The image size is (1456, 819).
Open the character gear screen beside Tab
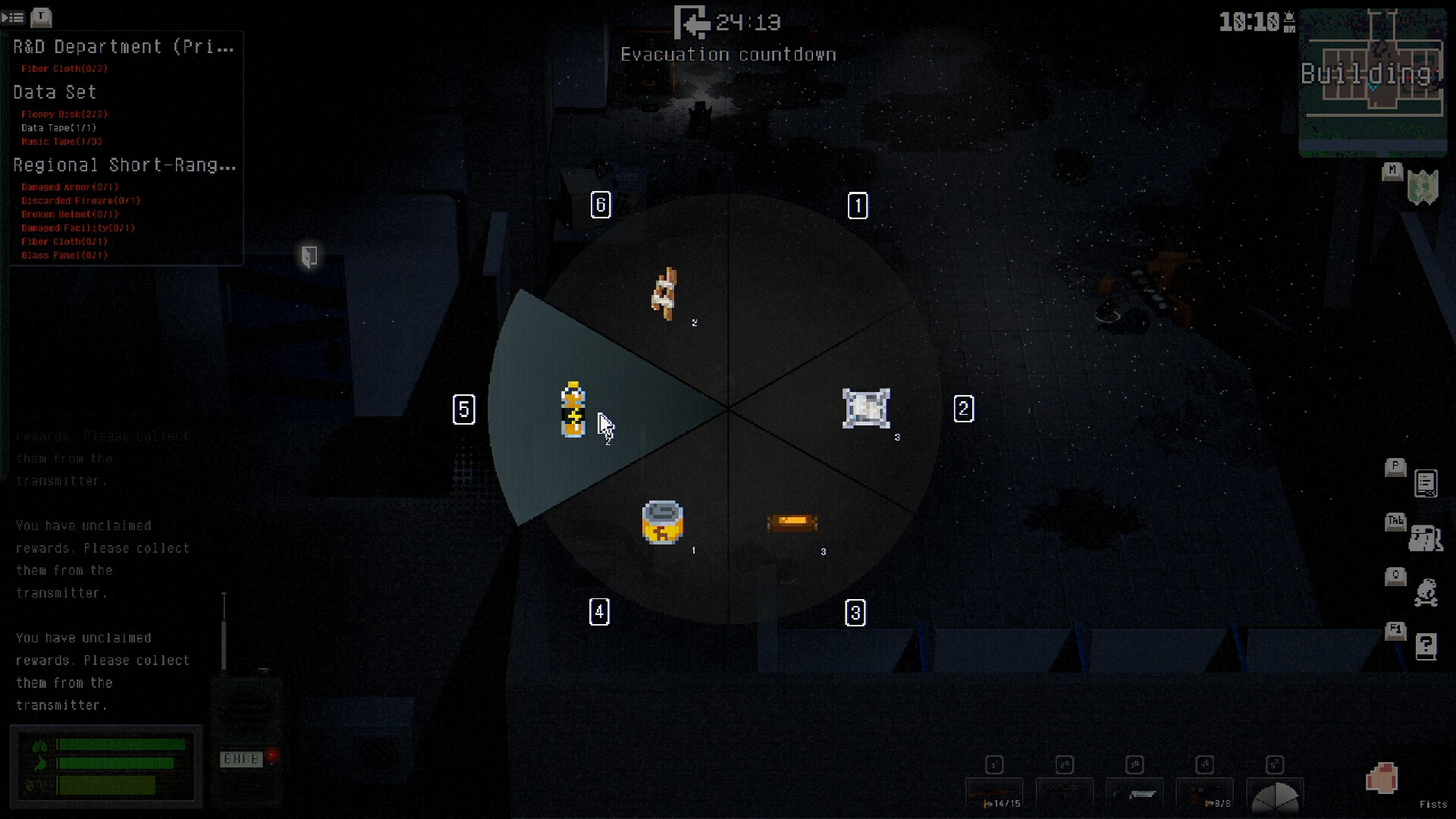[1426, 538]
